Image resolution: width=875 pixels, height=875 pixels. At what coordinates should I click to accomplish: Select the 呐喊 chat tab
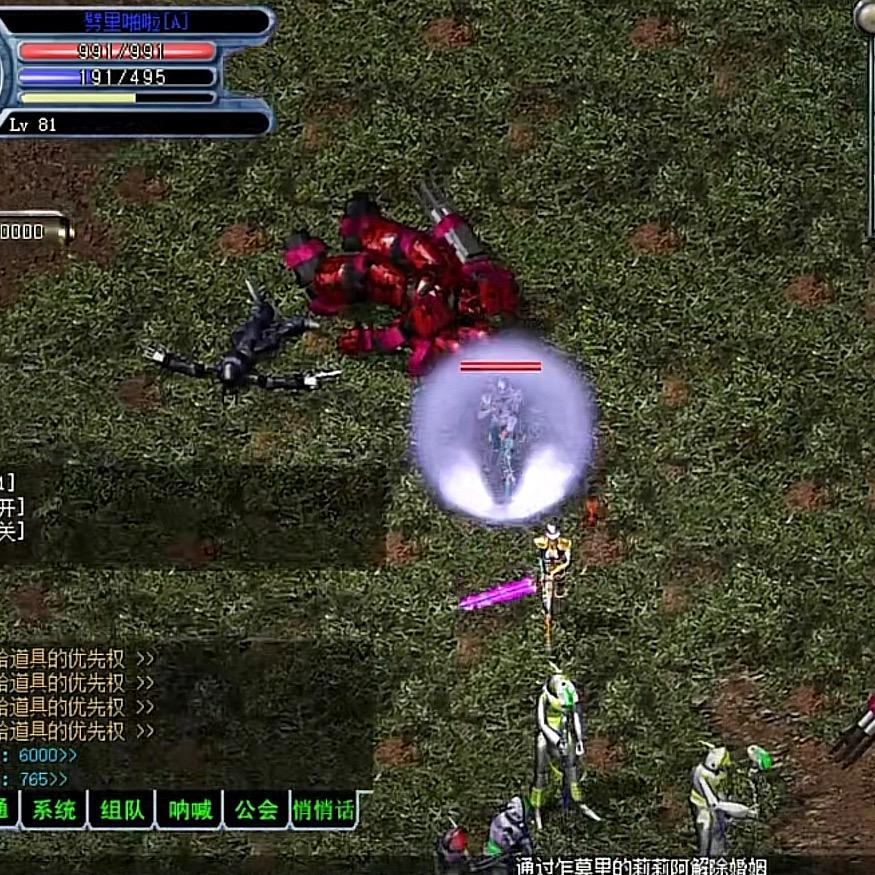[x=189, y=809]
